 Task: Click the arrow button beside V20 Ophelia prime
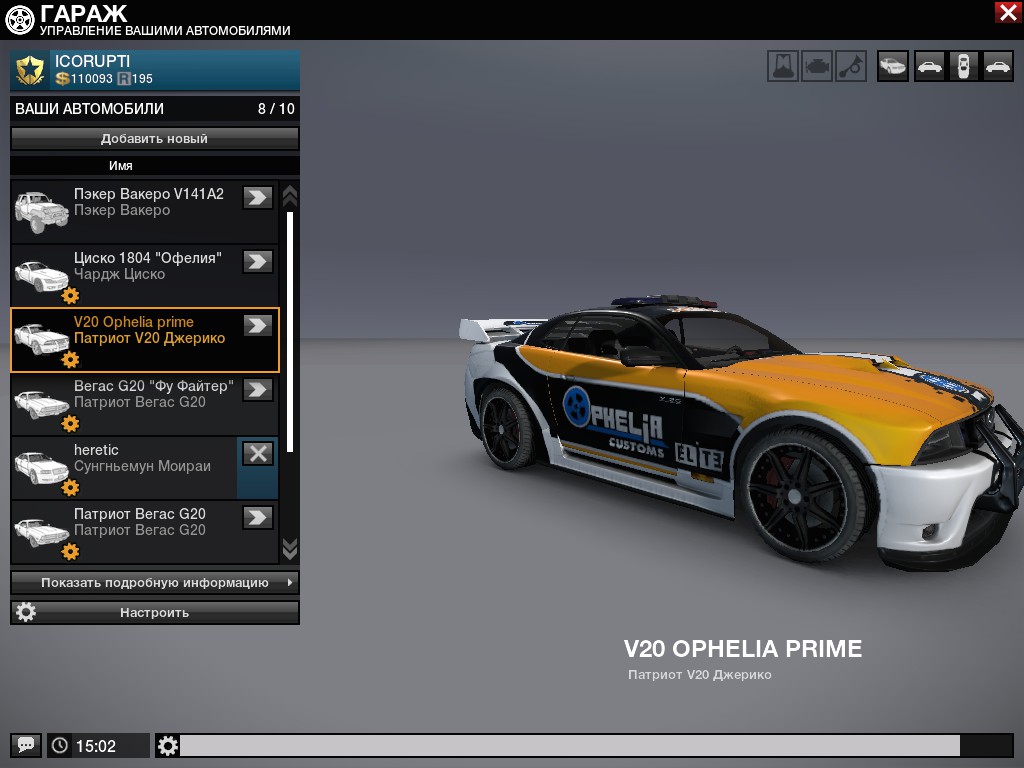(x=258, y=325)
